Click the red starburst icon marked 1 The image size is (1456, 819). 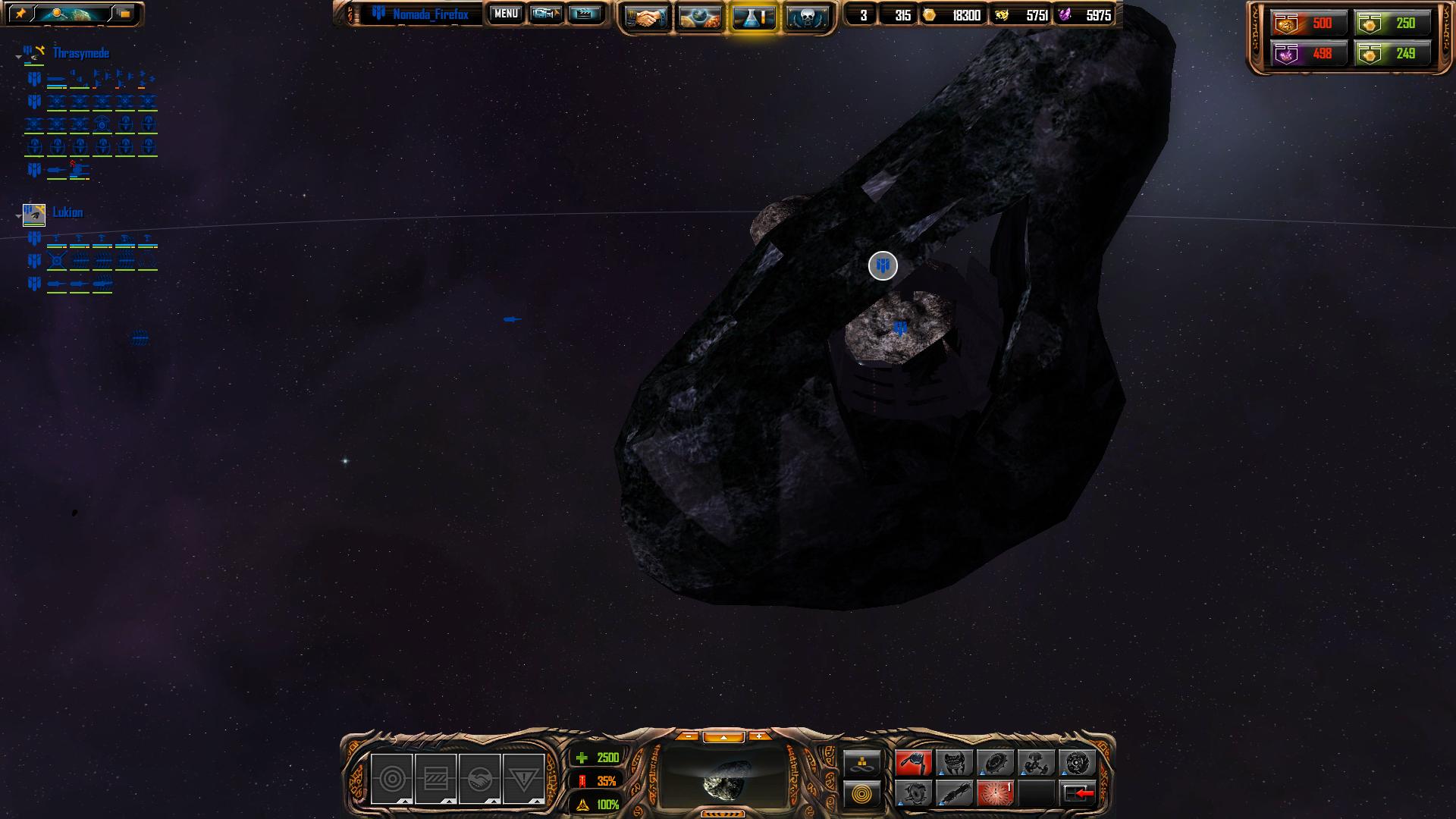(995, 794)
